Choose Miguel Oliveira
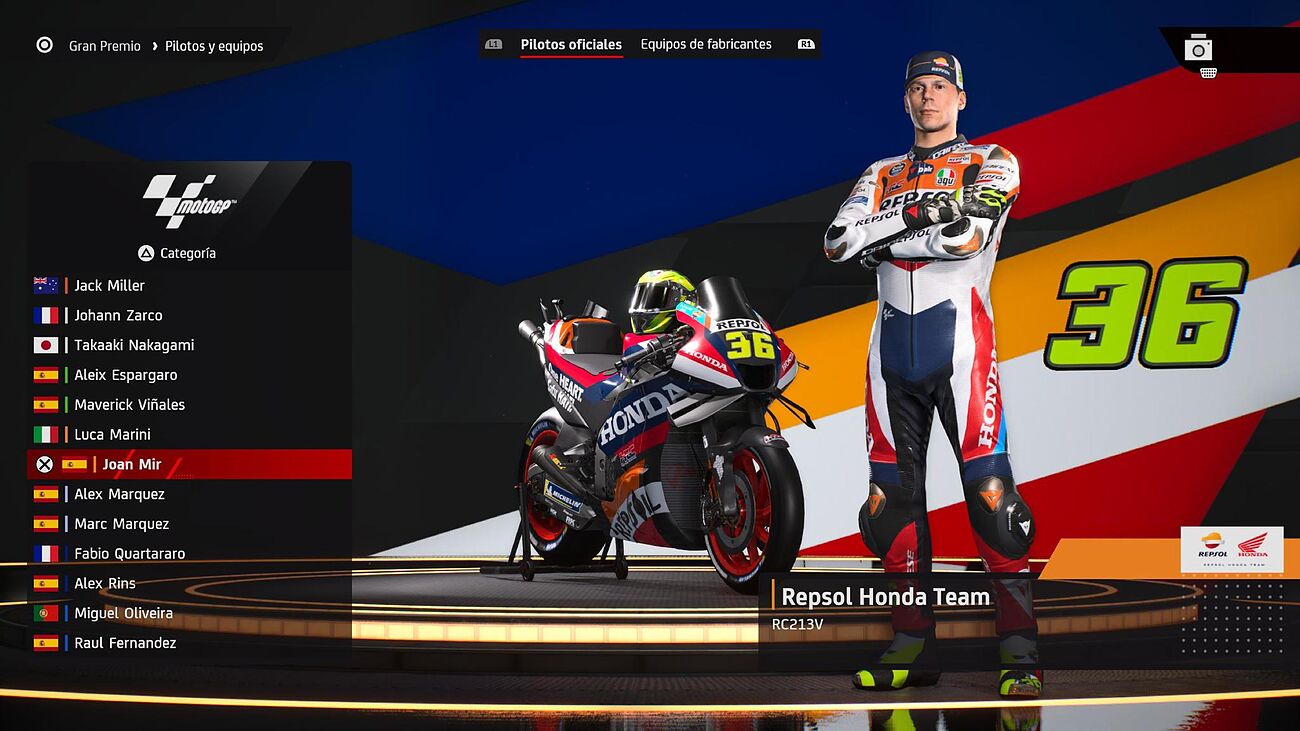 click(123, 613)
